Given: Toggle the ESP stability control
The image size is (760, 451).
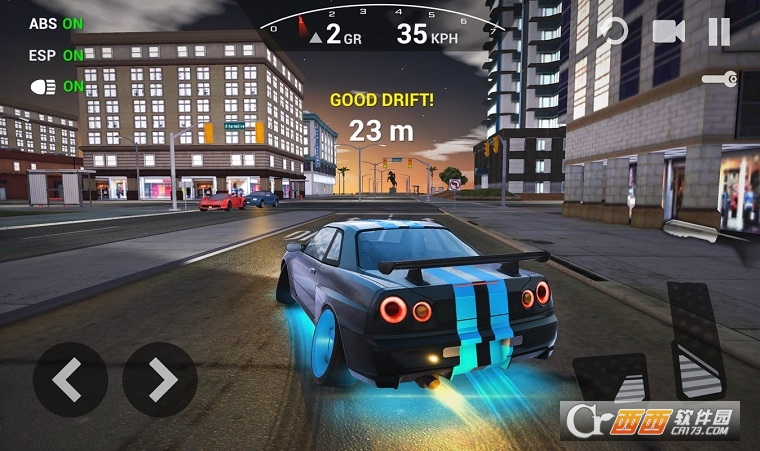Looking at the screenshot, I should 56,55.
